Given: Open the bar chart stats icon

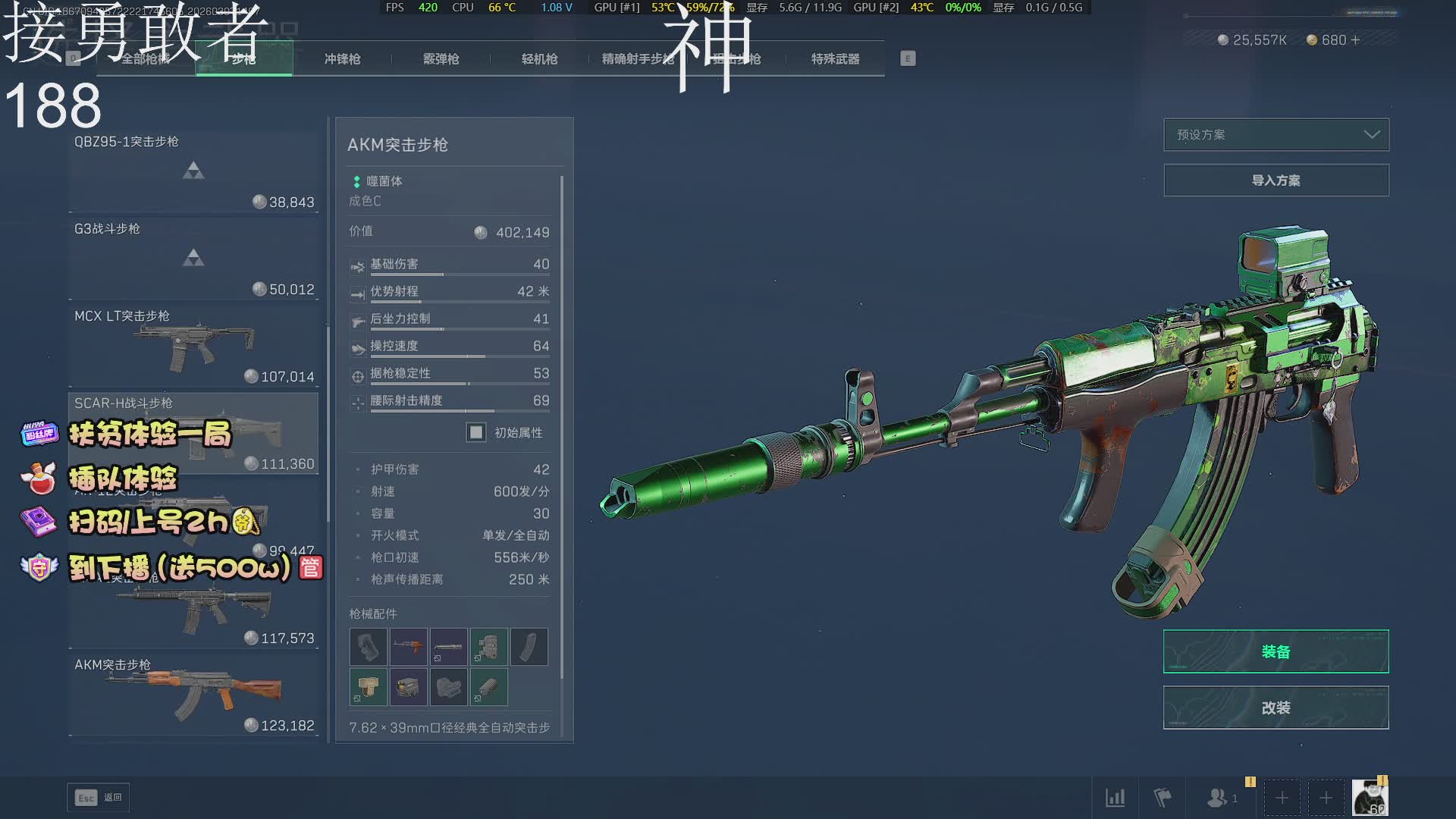Looking at the screenshot, I should (1115, 798).
